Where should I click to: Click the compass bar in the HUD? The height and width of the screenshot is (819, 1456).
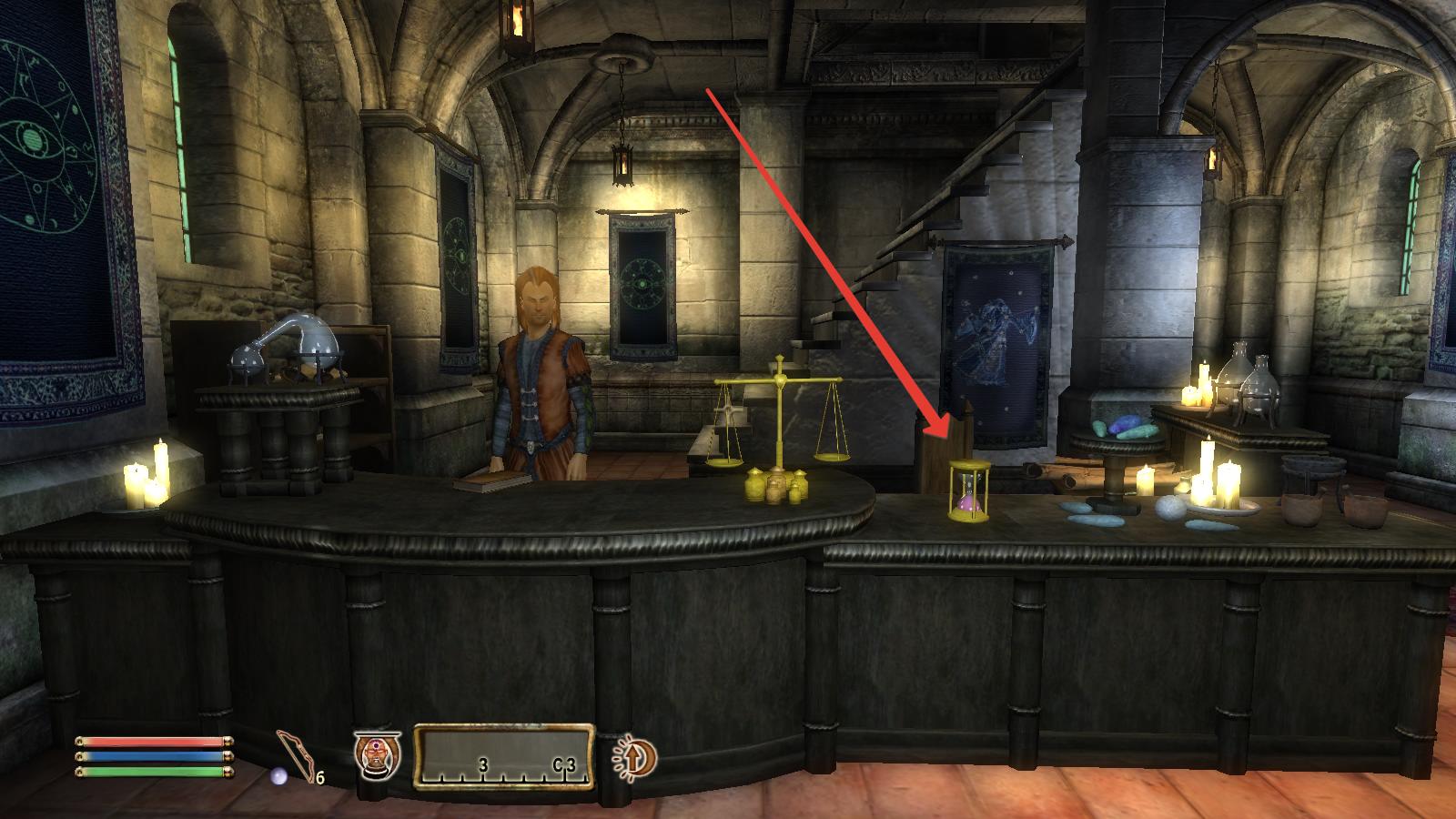coord(503,755)
